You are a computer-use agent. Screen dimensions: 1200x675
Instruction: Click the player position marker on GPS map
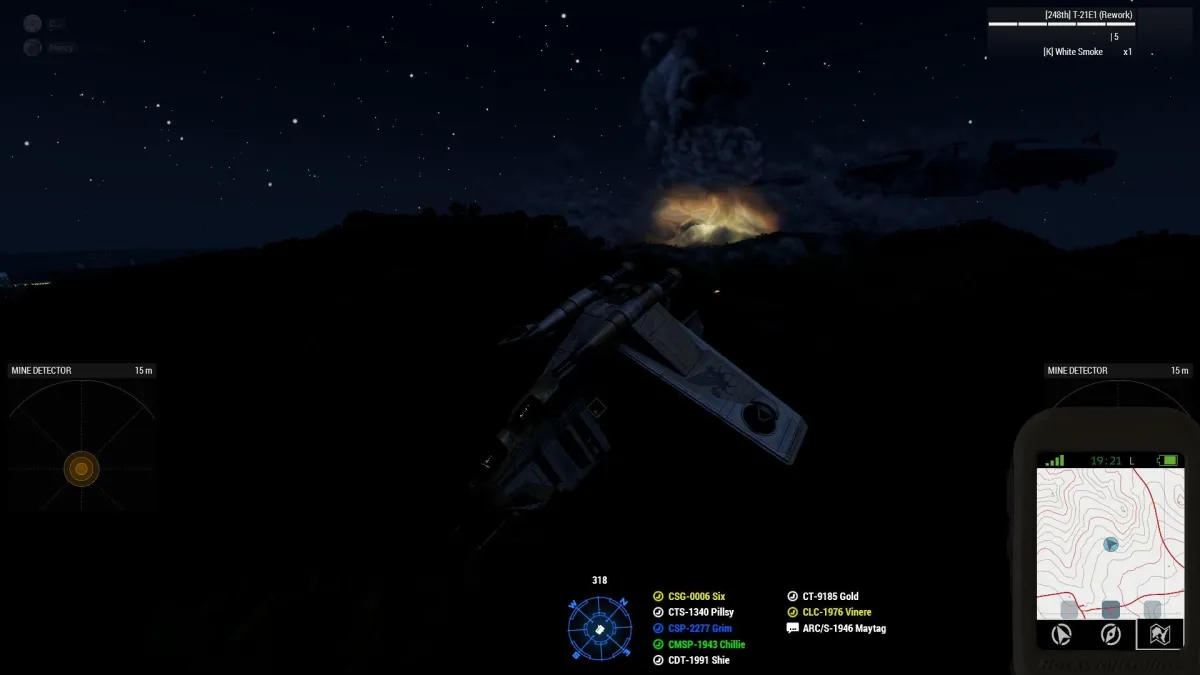click(1110, 544)
